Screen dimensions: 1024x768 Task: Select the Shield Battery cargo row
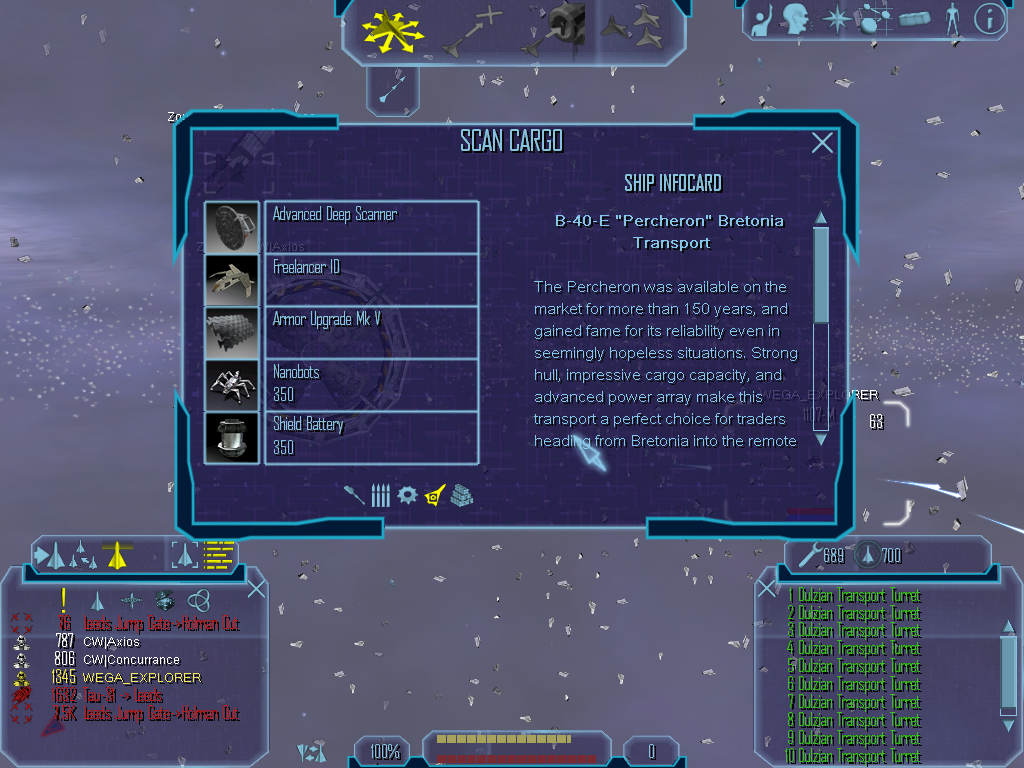pos(371,437)
